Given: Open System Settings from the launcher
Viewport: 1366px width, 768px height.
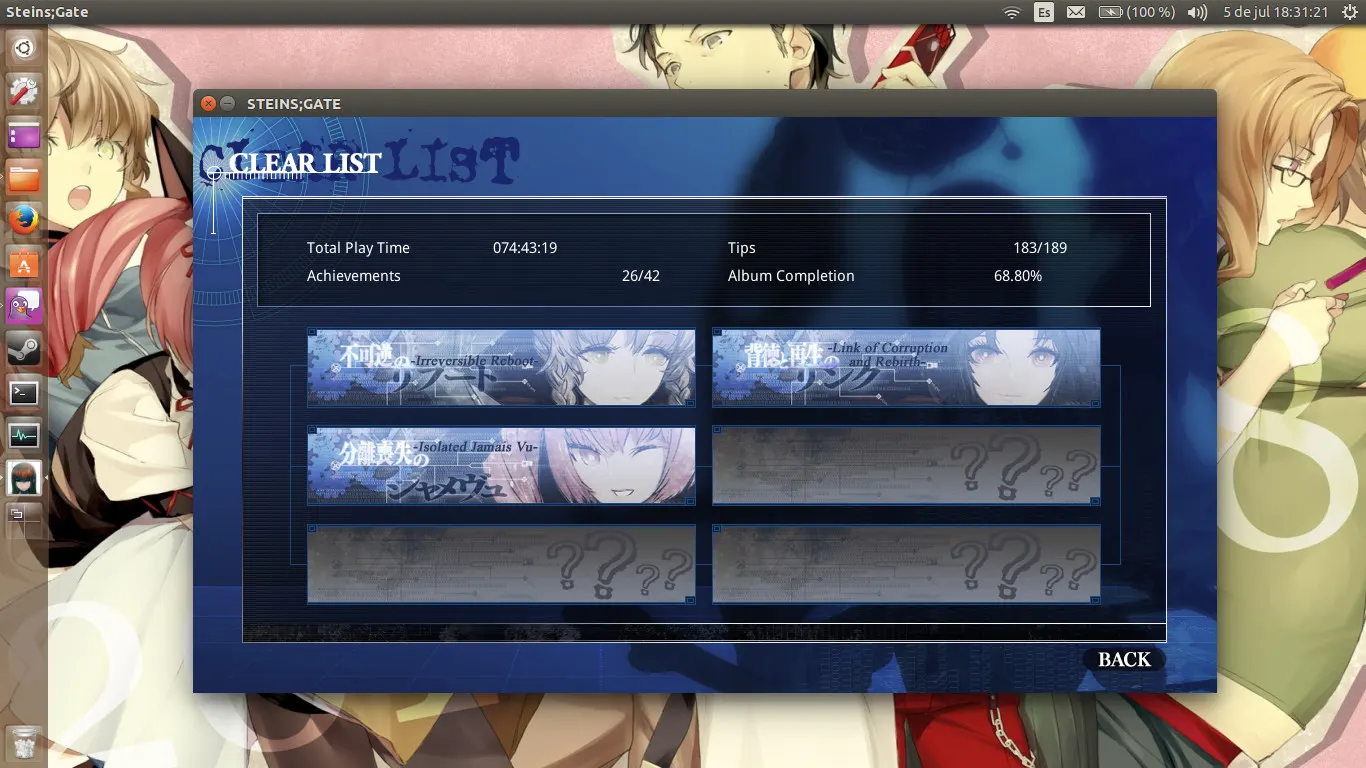Looking at the screenshot, I should coord(24,90).
